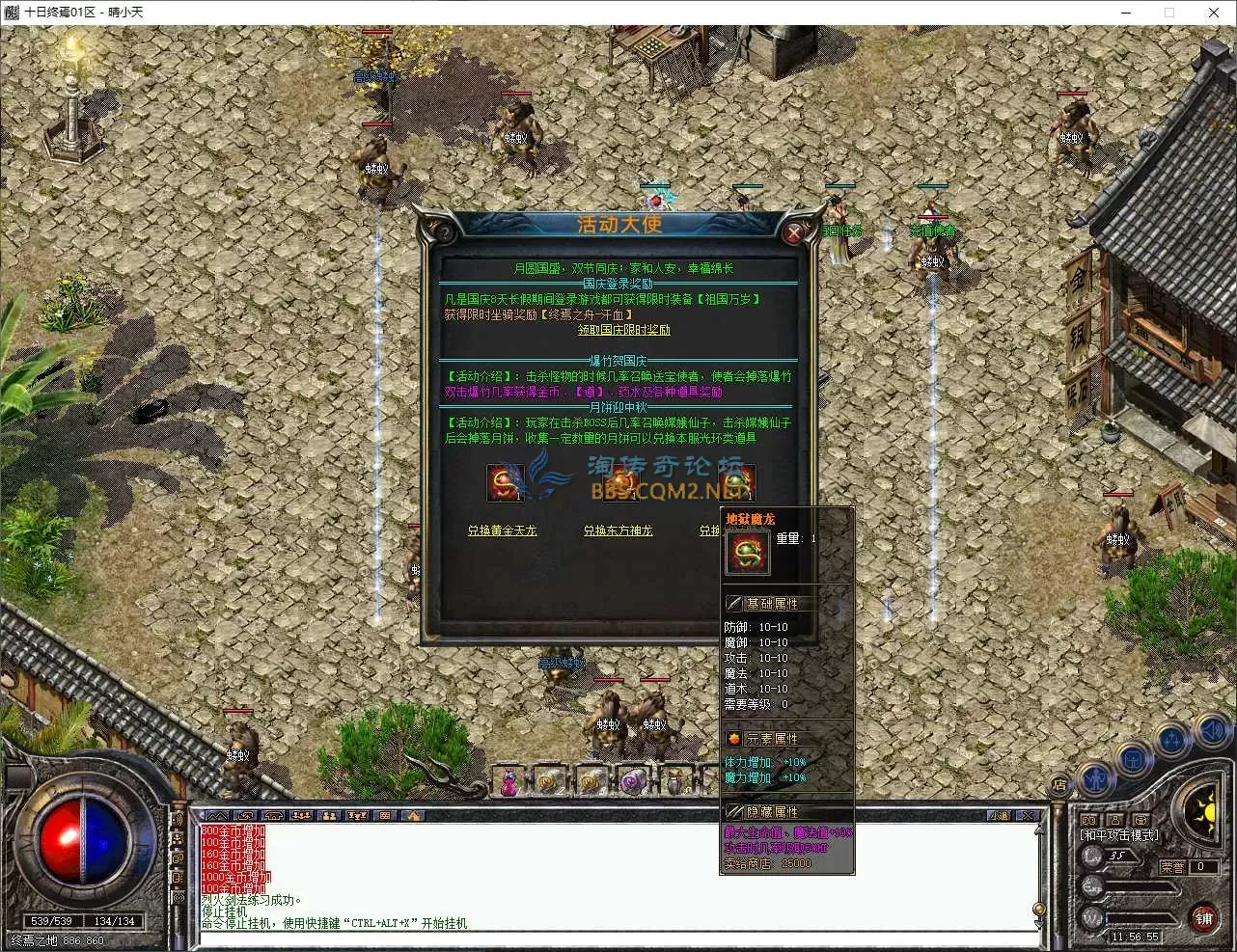Toggle the speaker sound orb
The width and height of the screenshot is (1237, 952).
coord(1212,734)
